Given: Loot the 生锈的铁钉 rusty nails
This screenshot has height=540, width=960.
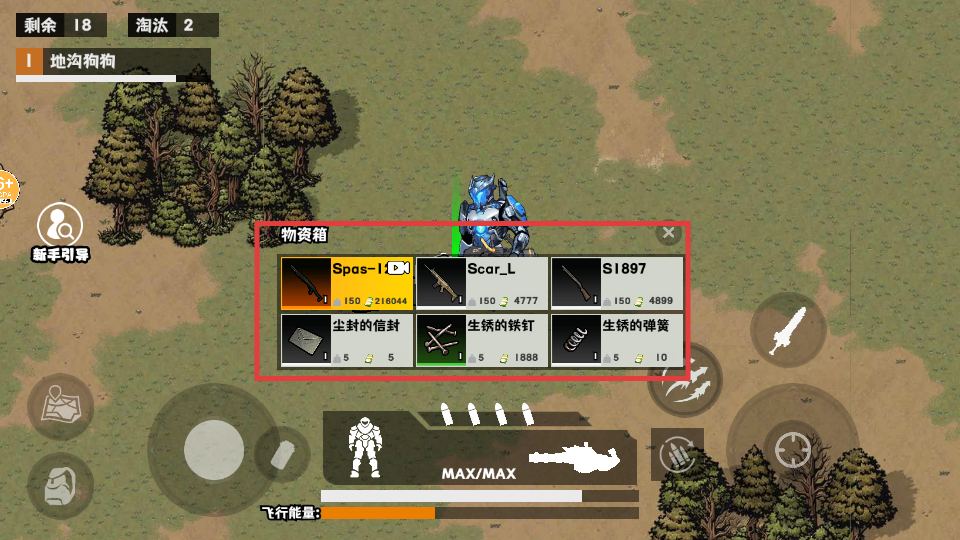Looking at the screenshot, I should pos(481,341).
